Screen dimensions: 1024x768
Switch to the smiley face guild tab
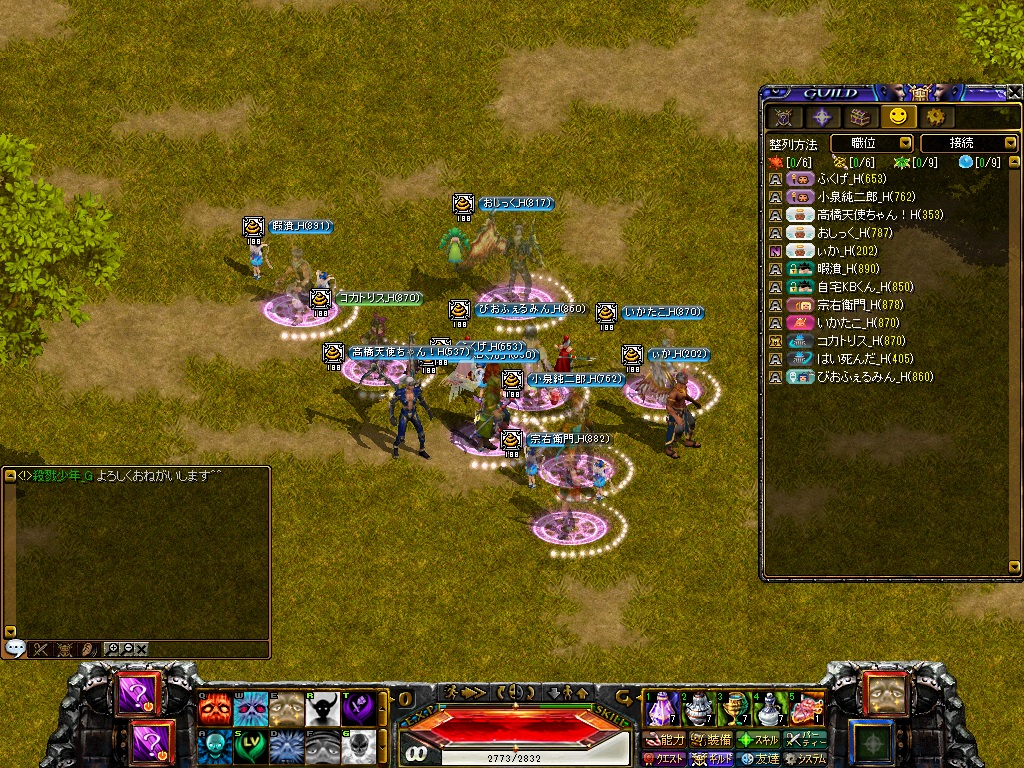897,117
